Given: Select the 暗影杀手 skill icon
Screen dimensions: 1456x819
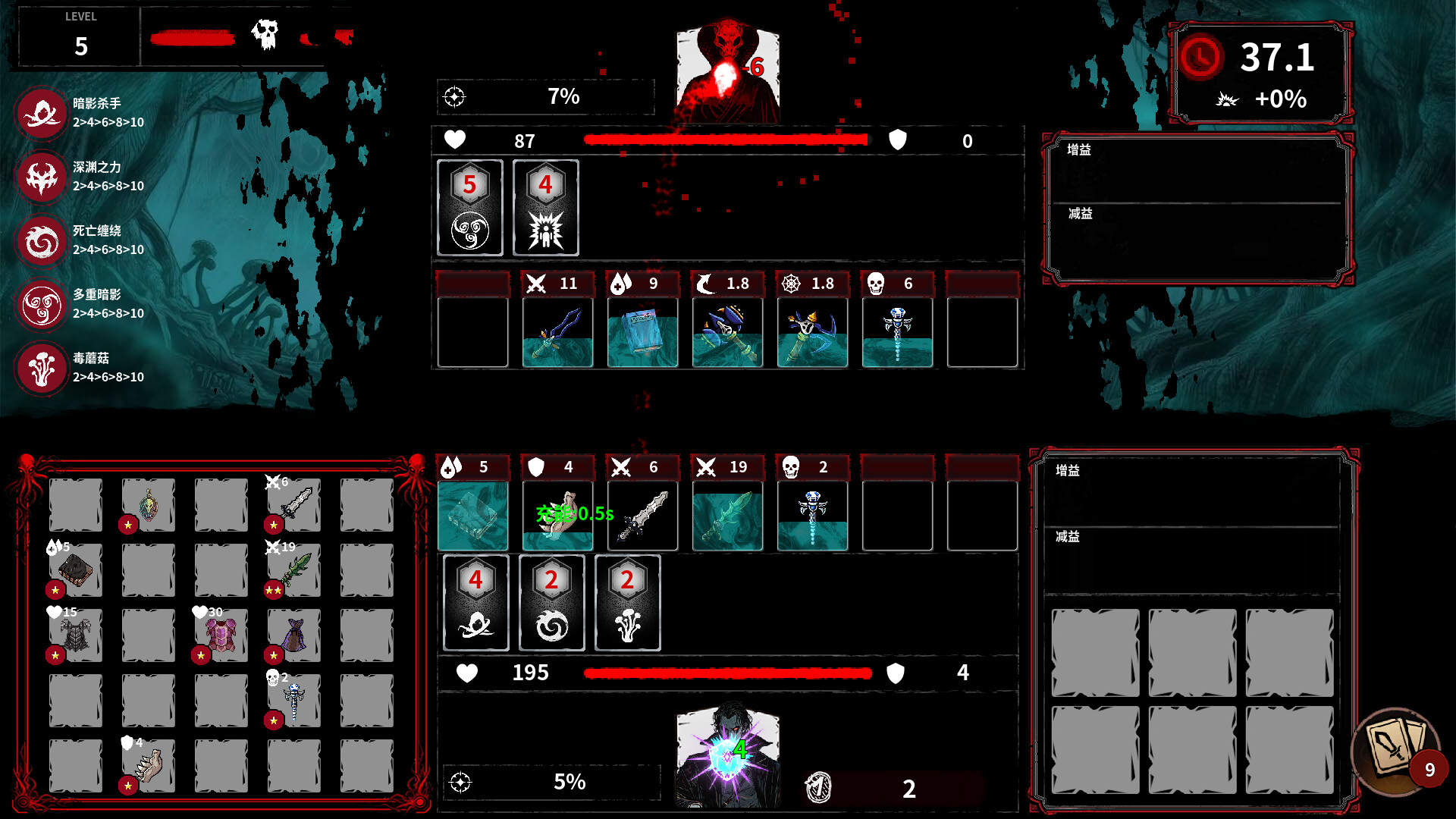Looking at the screenshot, I should coord(42,114).
